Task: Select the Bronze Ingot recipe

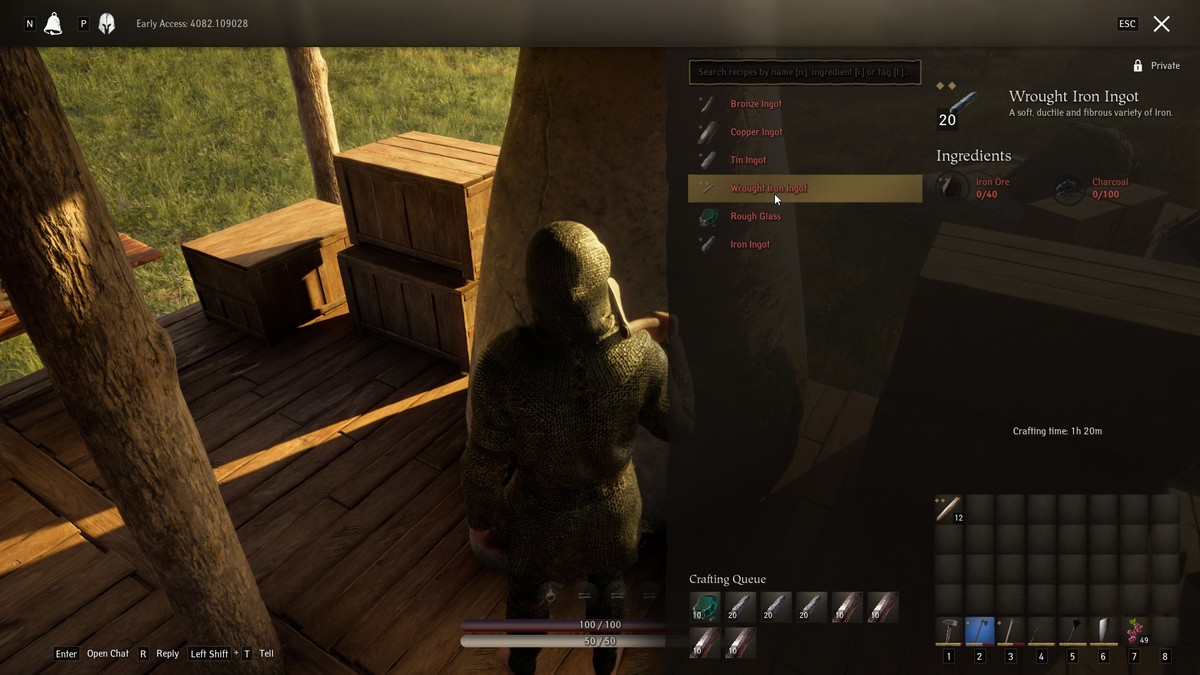Action: coord(756,104)
